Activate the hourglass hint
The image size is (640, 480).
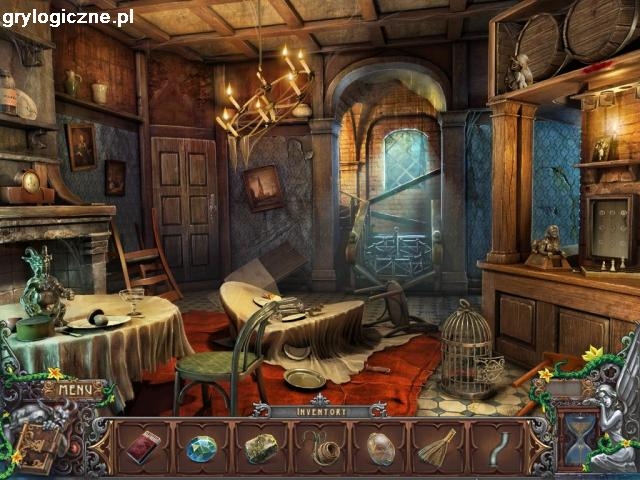(578, 439)
